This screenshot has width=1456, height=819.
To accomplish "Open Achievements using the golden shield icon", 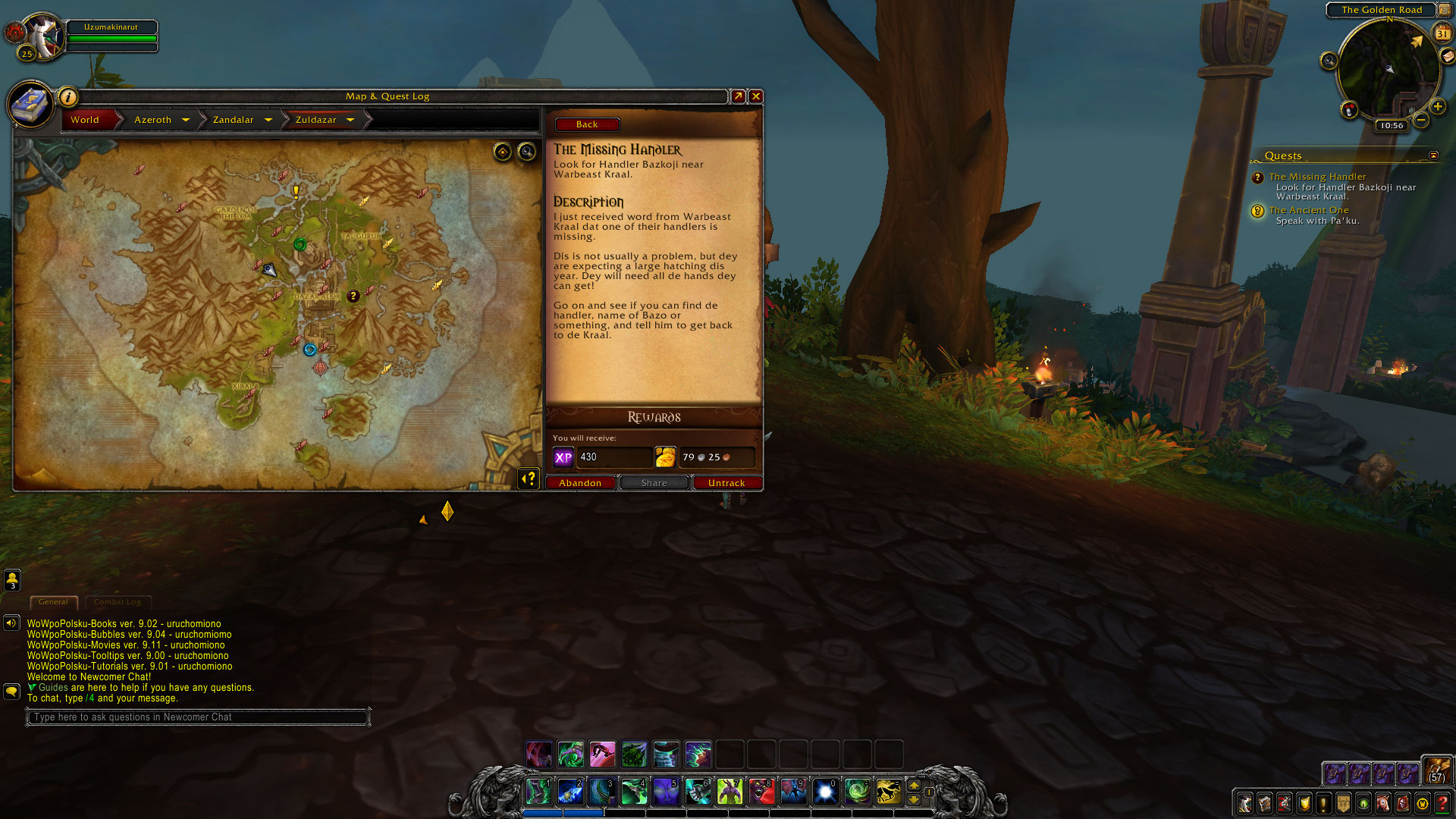I will coord(1303,804).
